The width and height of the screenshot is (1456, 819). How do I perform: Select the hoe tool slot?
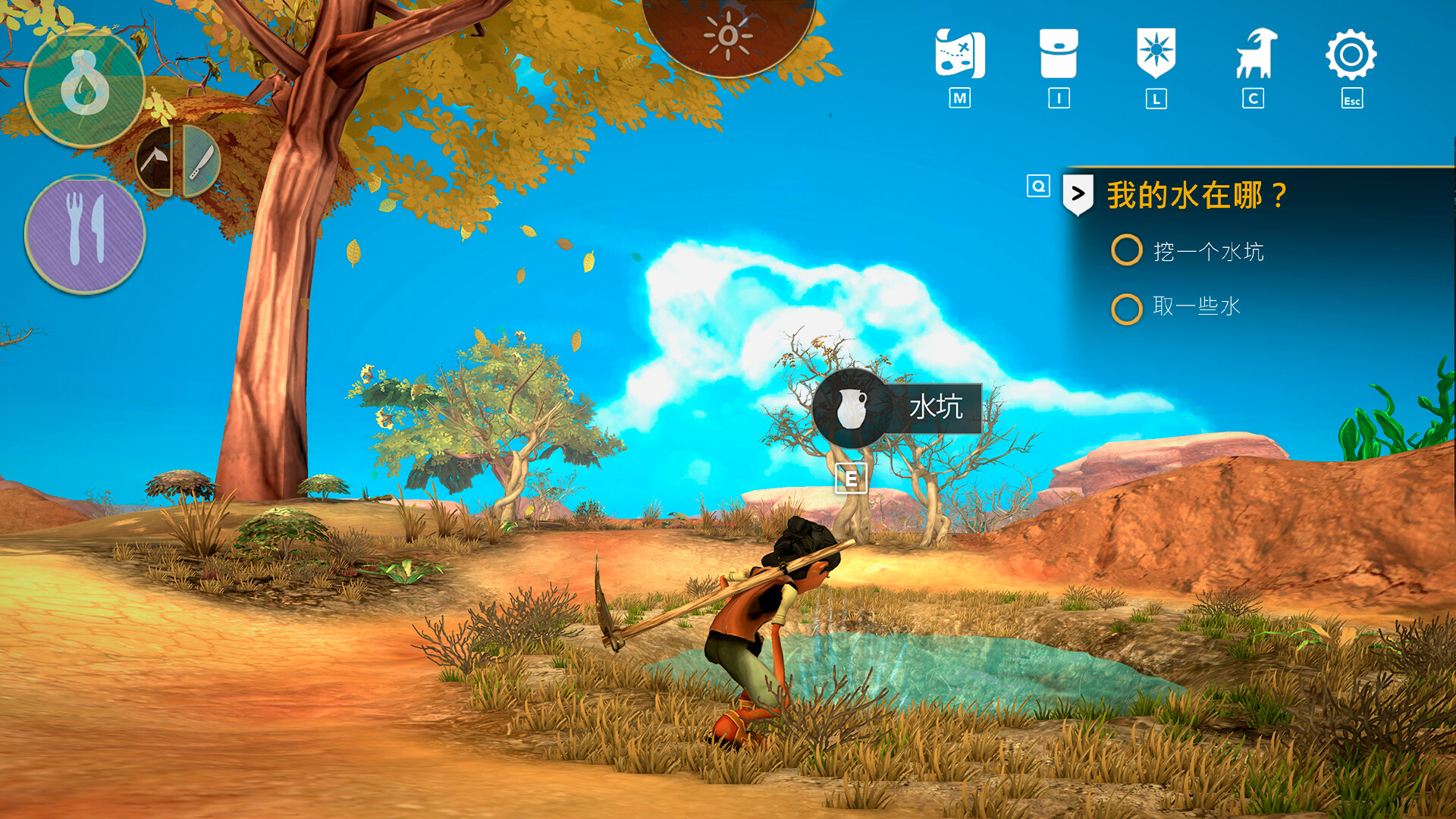click(155, 162)
